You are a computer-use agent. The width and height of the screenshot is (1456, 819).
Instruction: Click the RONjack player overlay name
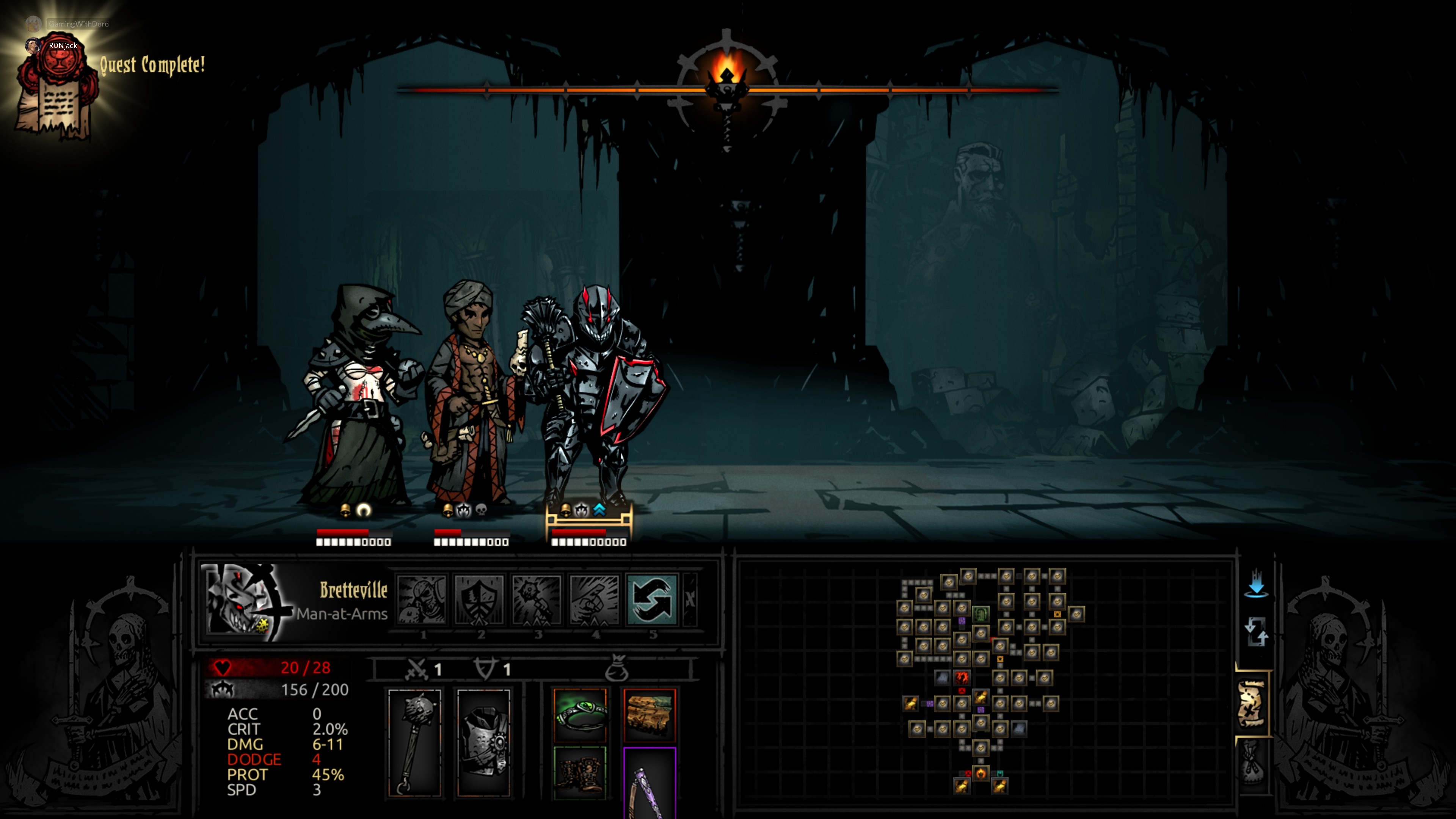(62, 46)
